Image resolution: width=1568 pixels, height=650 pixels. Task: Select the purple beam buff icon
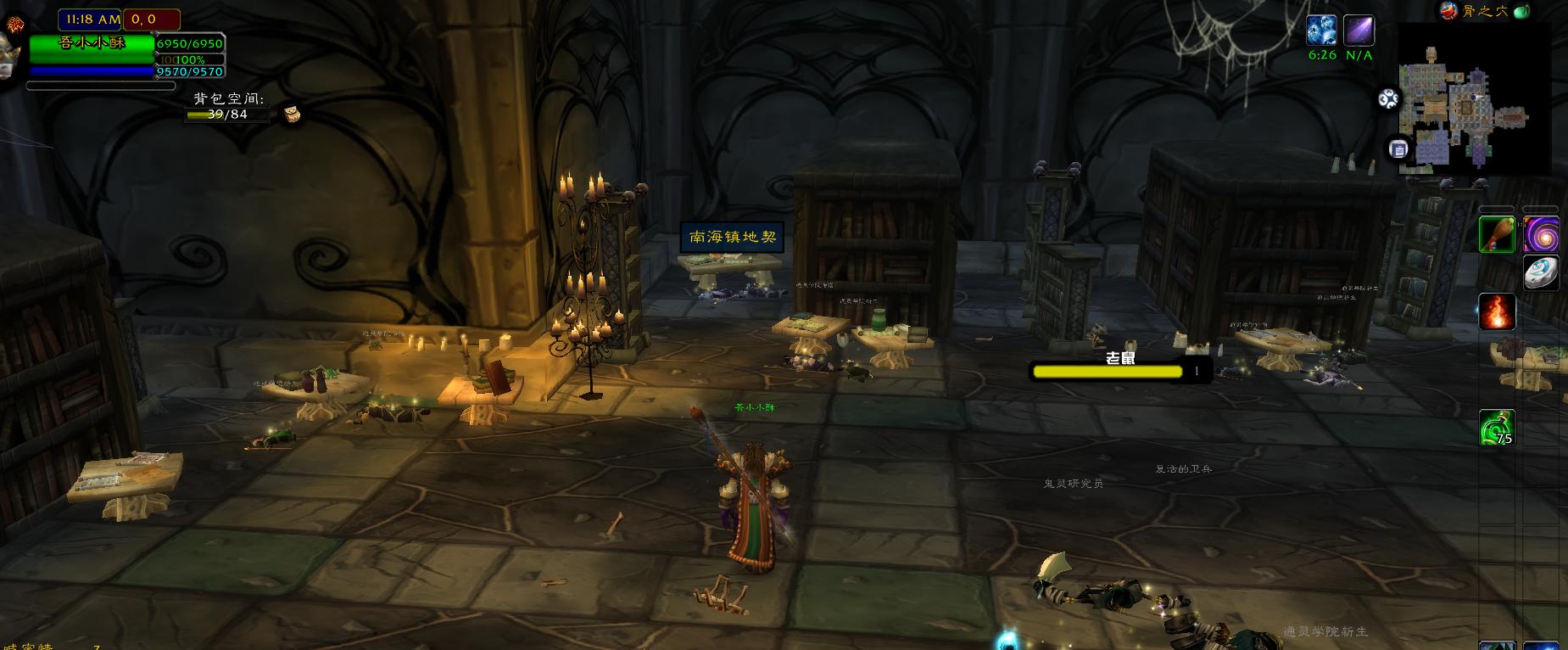(1359, 31)
